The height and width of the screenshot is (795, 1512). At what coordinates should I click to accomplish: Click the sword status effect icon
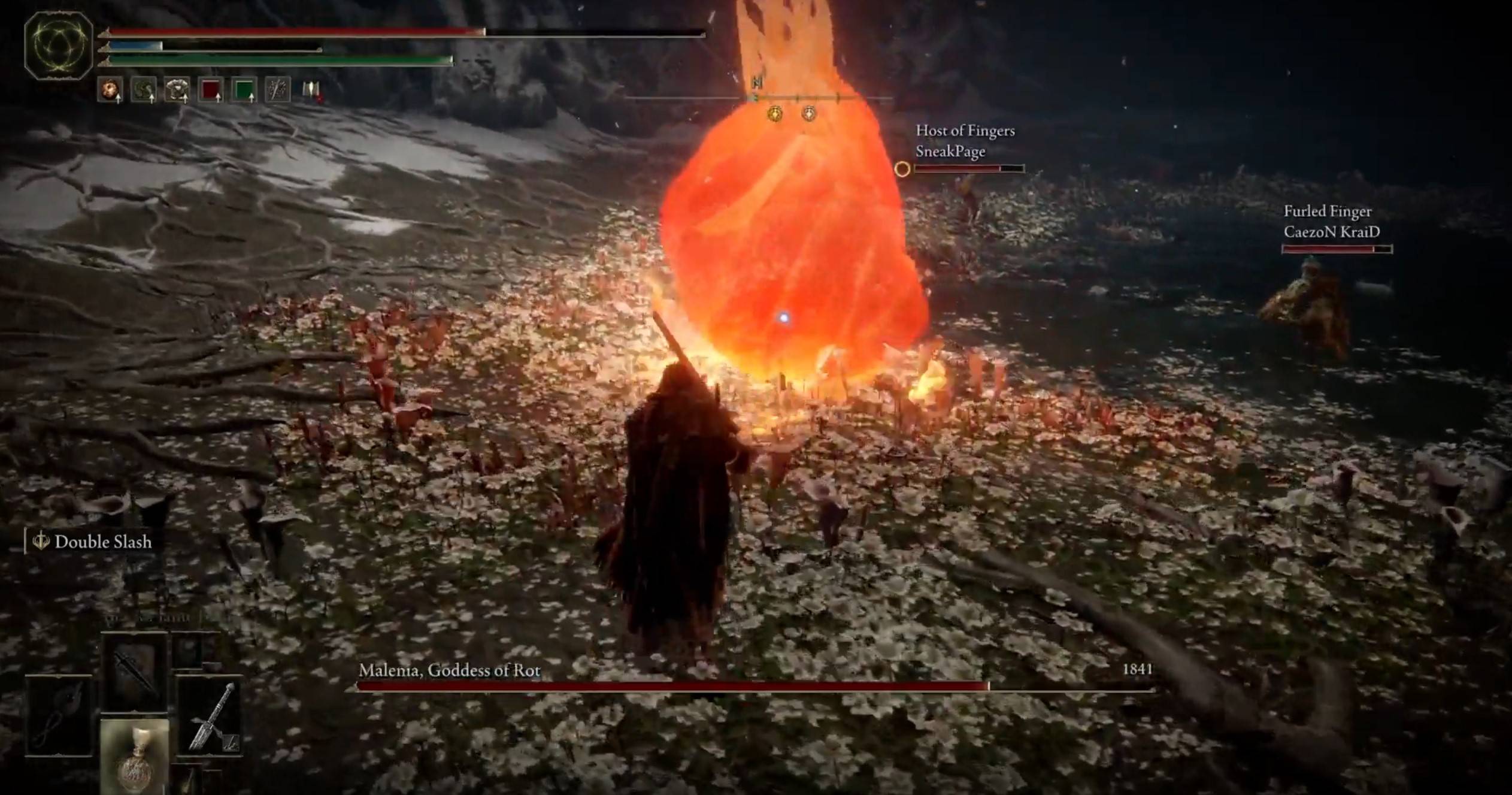tap(277, 90)
